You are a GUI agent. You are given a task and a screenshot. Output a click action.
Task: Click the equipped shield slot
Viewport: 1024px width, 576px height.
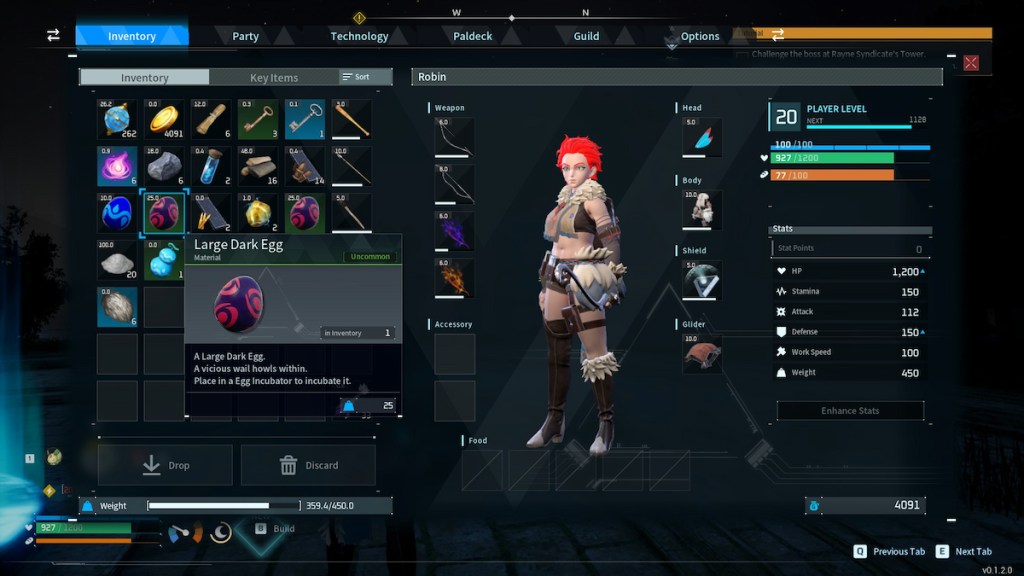701,281
